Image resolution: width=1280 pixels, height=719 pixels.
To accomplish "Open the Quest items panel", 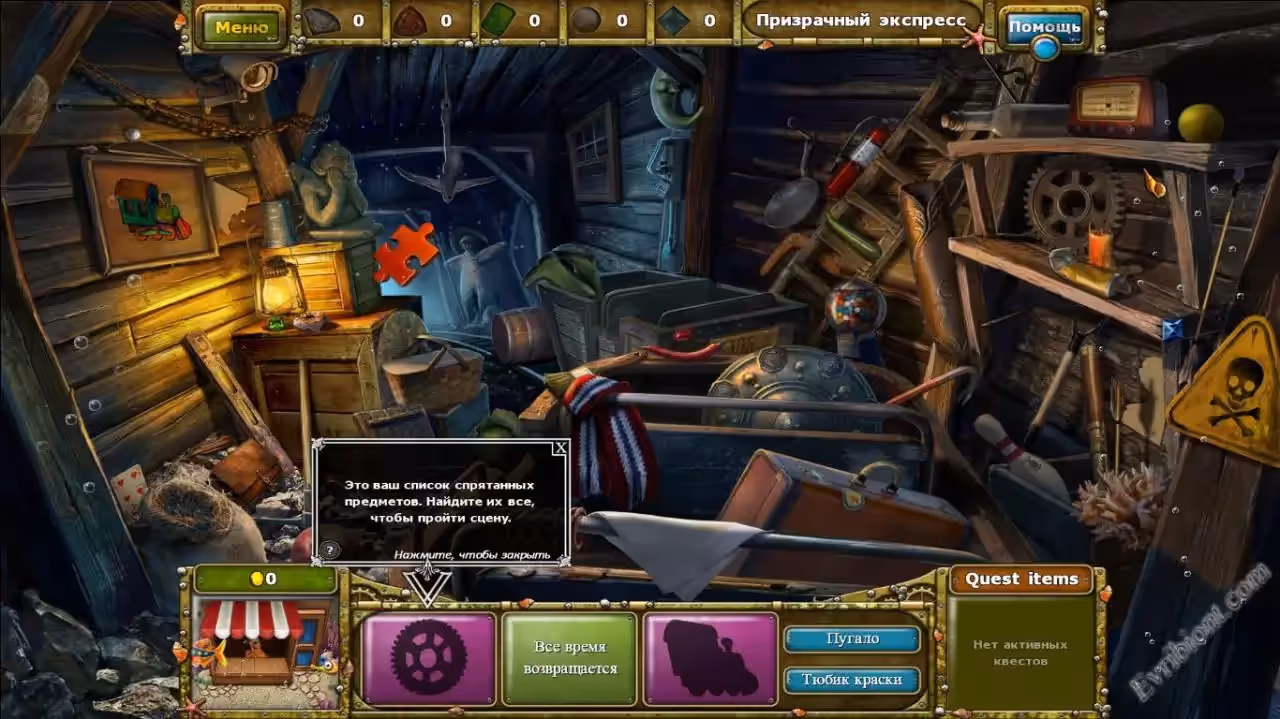I will (1020, 579).
